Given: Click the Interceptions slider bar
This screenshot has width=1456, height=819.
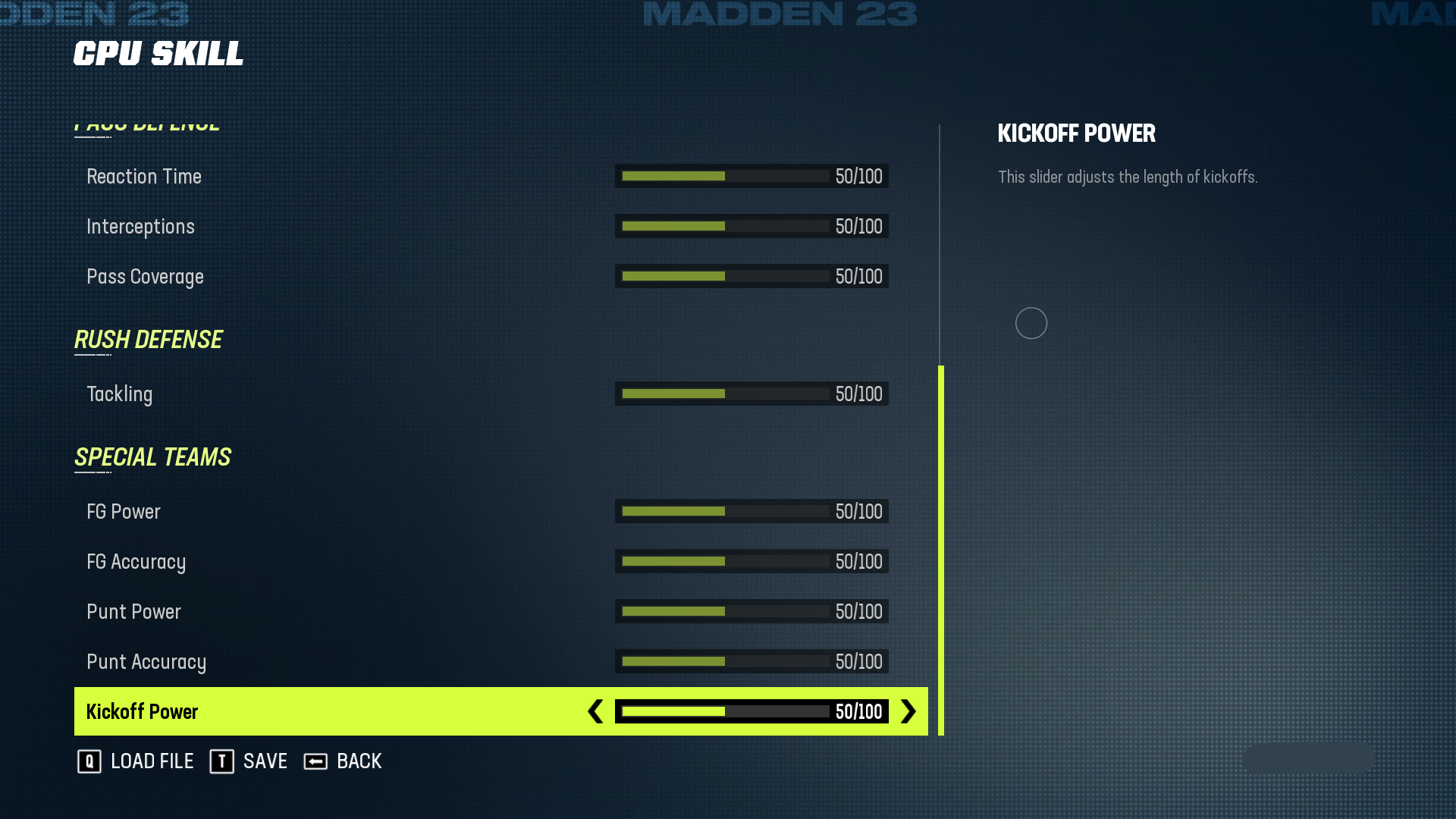Looking at the screenshot, I should click(x=751, y=226).
